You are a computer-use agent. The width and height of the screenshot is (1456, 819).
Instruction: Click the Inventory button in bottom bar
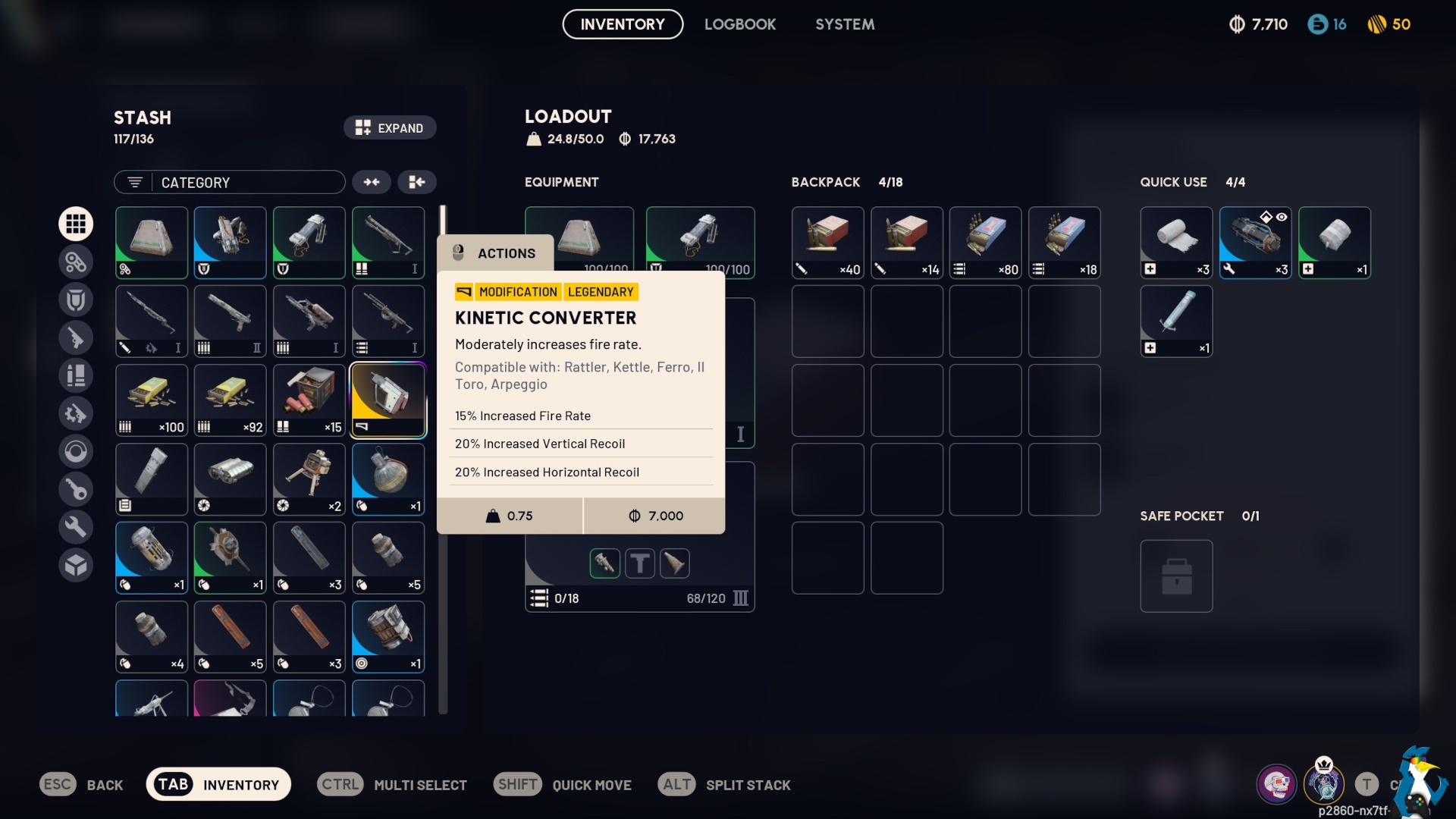pos(218,785)
